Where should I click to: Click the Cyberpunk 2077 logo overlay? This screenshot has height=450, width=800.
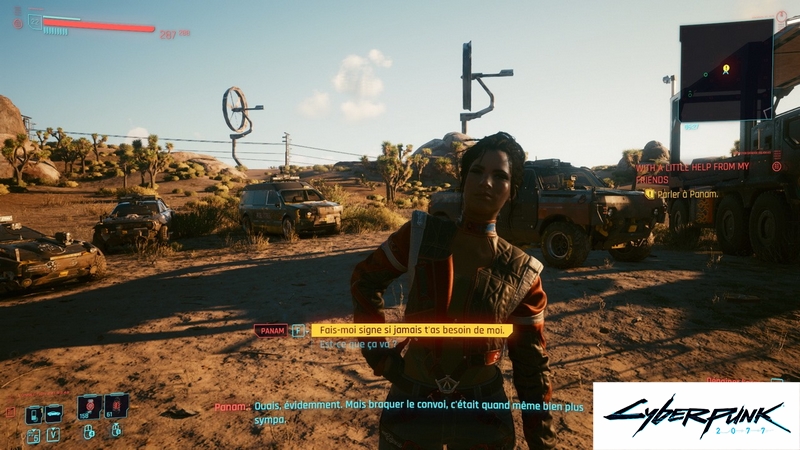coord(696,416)
